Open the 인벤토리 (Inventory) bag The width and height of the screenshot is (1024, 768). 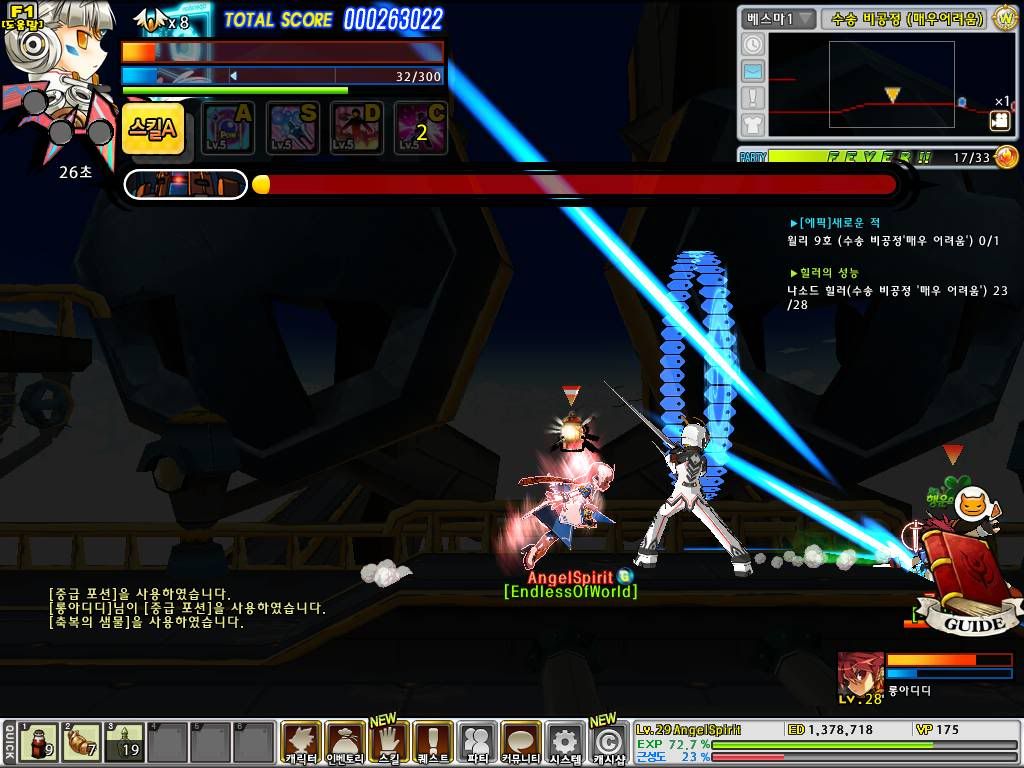[345, 742]
